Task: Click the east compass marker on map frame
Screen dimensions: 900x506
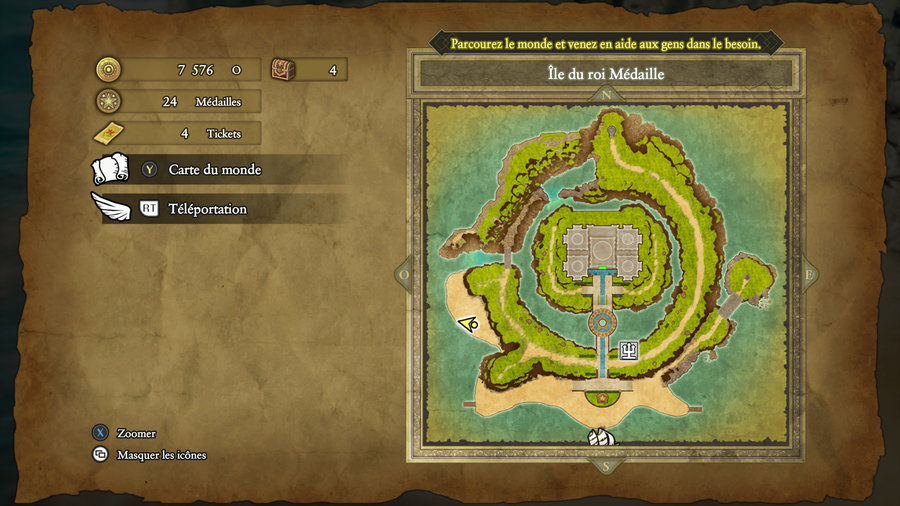Action: coord(808,274)
